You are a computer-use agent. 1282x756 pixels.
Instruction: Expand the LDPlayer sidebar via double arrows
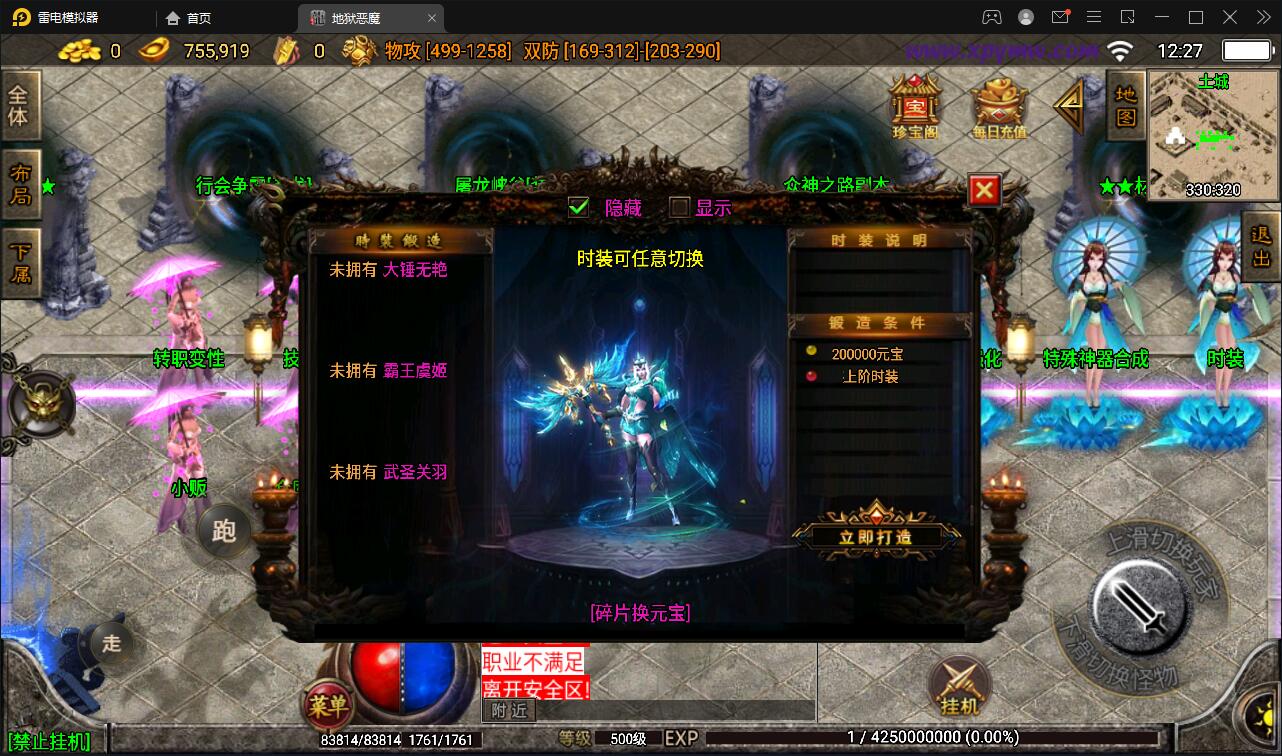point(1262,17)
